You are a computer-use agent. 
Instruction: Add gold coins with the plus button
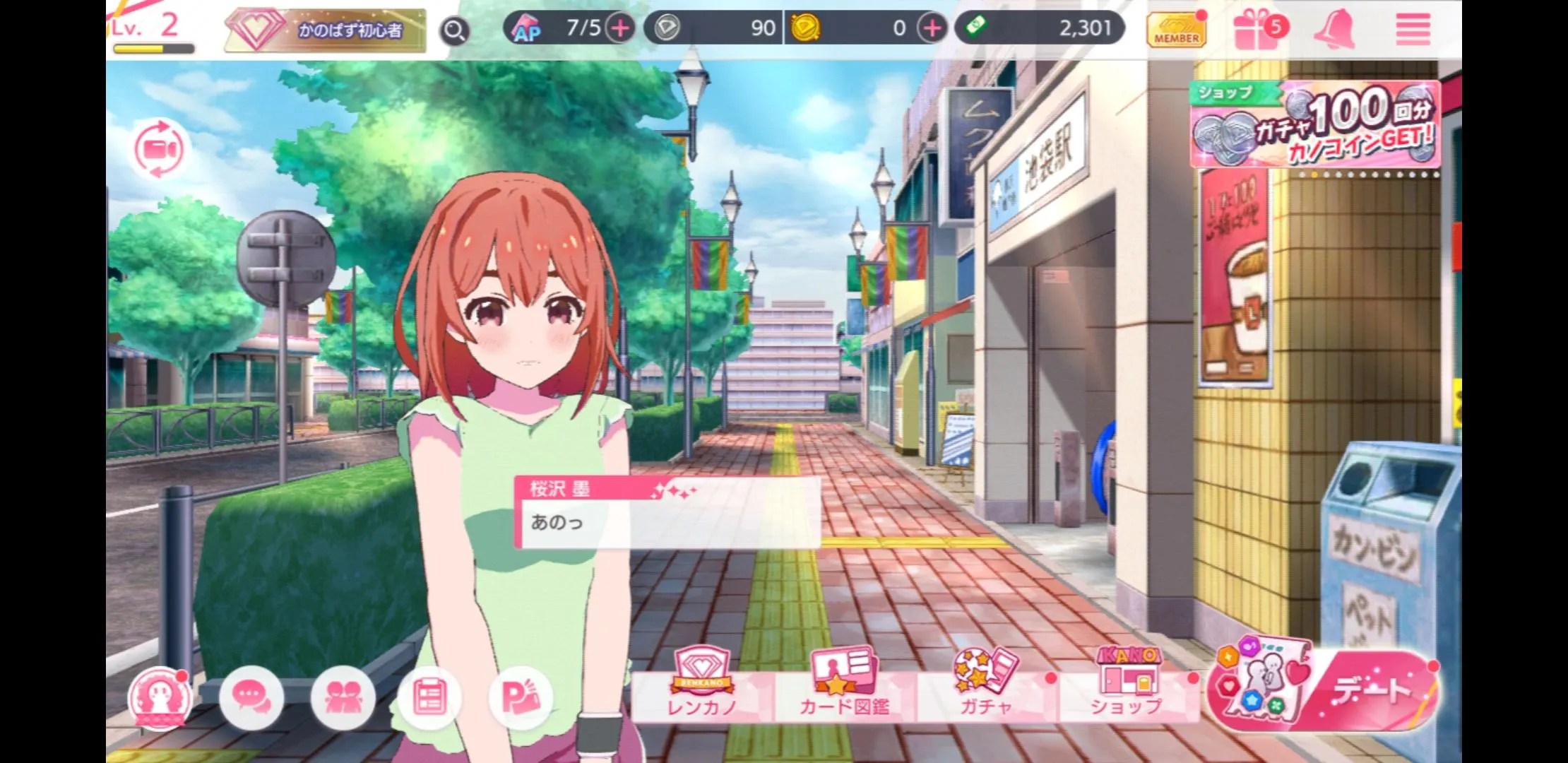point(932,29)
